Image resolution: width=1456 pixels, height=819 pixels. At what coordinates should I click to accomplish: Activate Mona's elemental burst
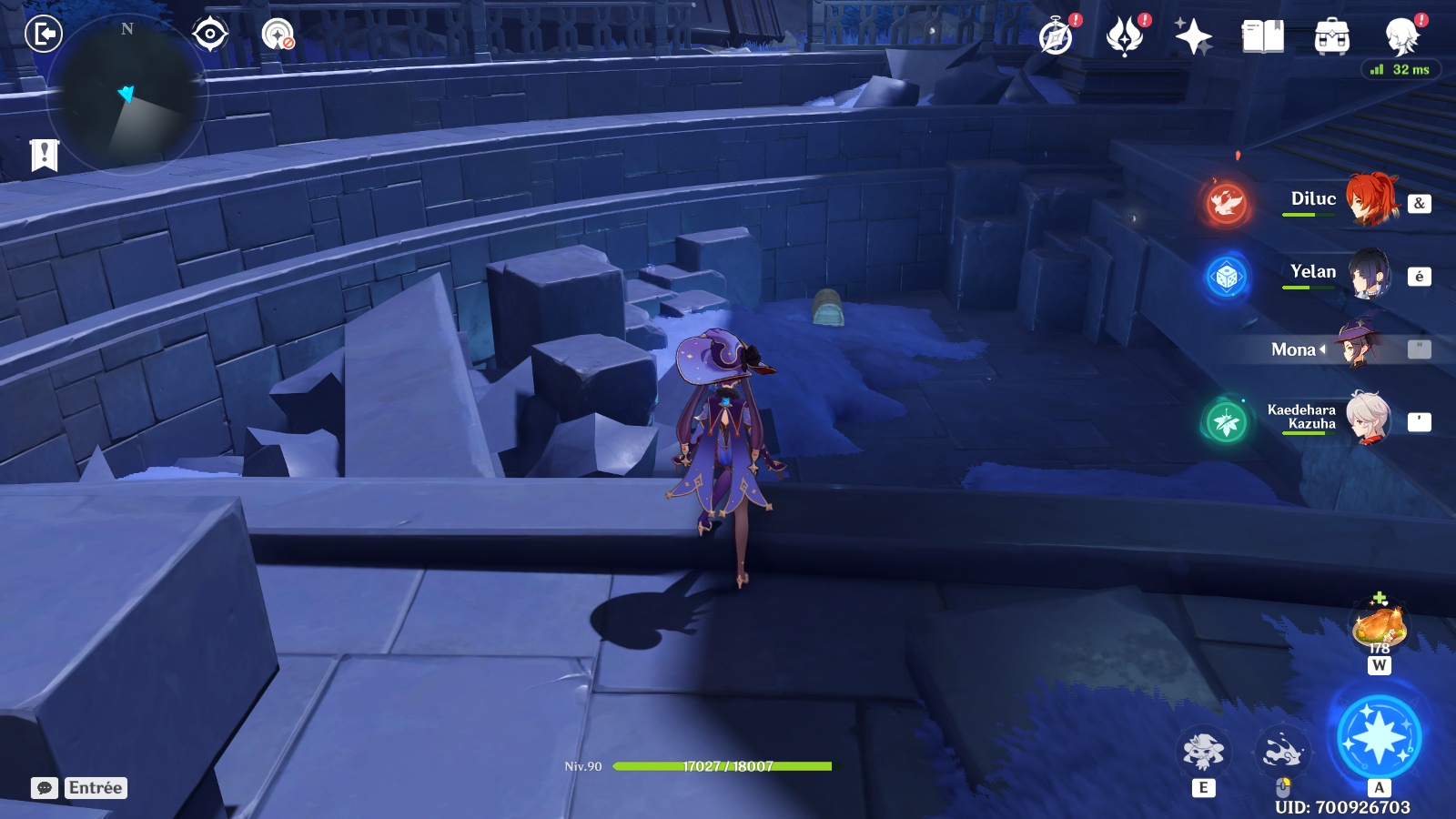(1378, 736)
